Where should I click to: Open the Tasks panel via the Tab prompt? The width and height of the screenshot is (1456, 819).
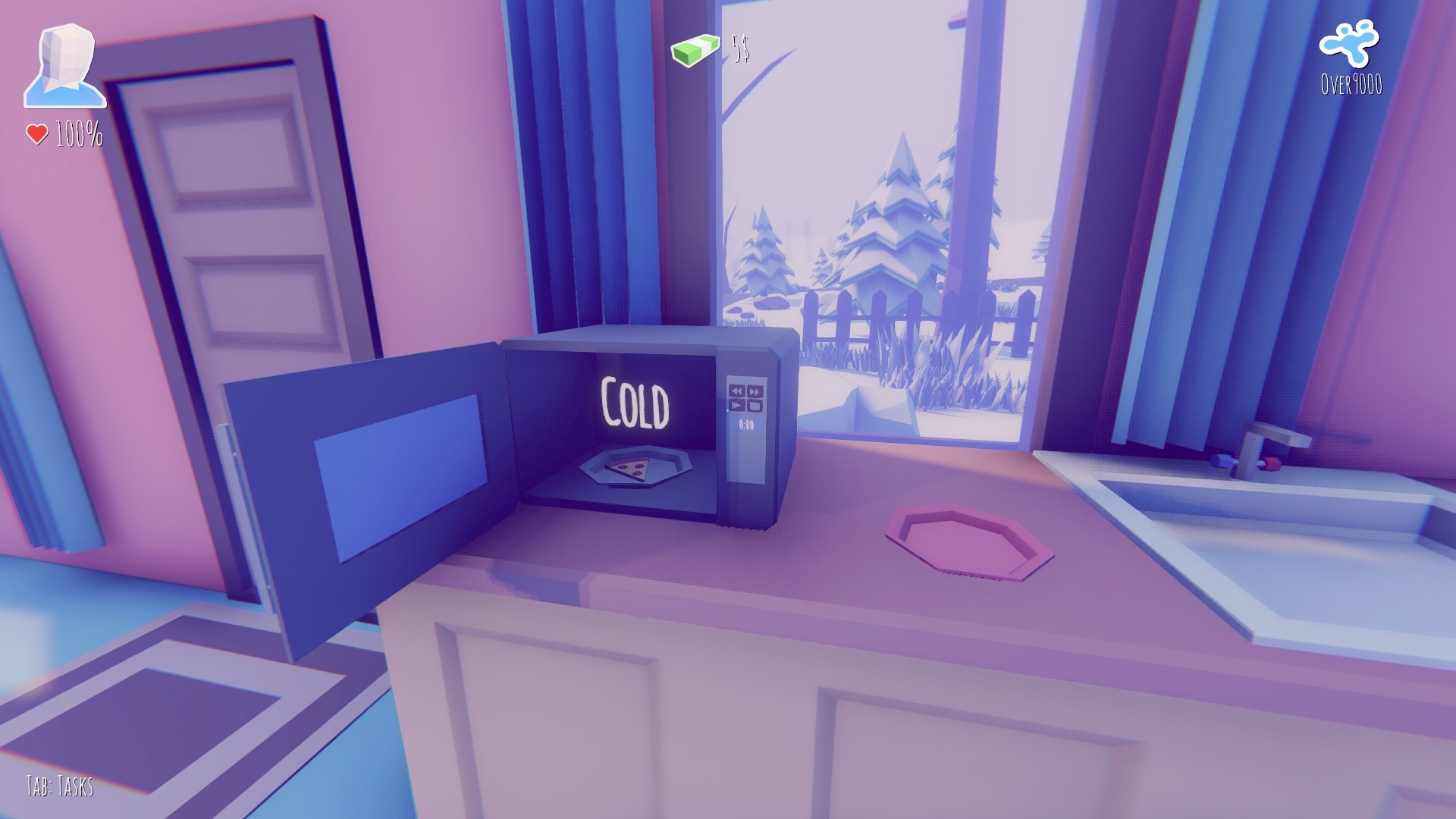pos(61,786)
